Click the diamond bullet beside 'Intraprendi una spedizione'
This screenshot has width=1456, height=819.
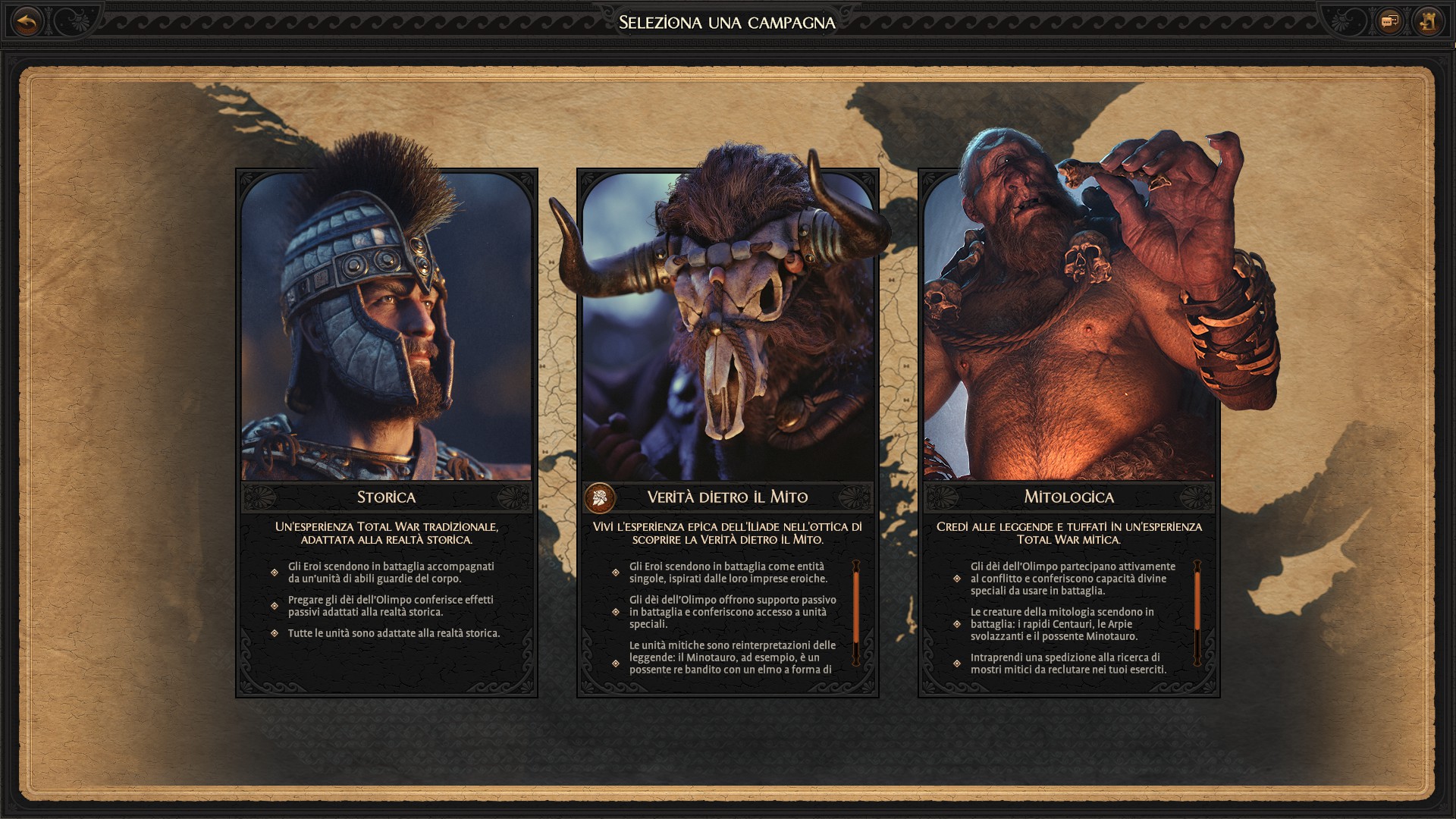point(957,663)
